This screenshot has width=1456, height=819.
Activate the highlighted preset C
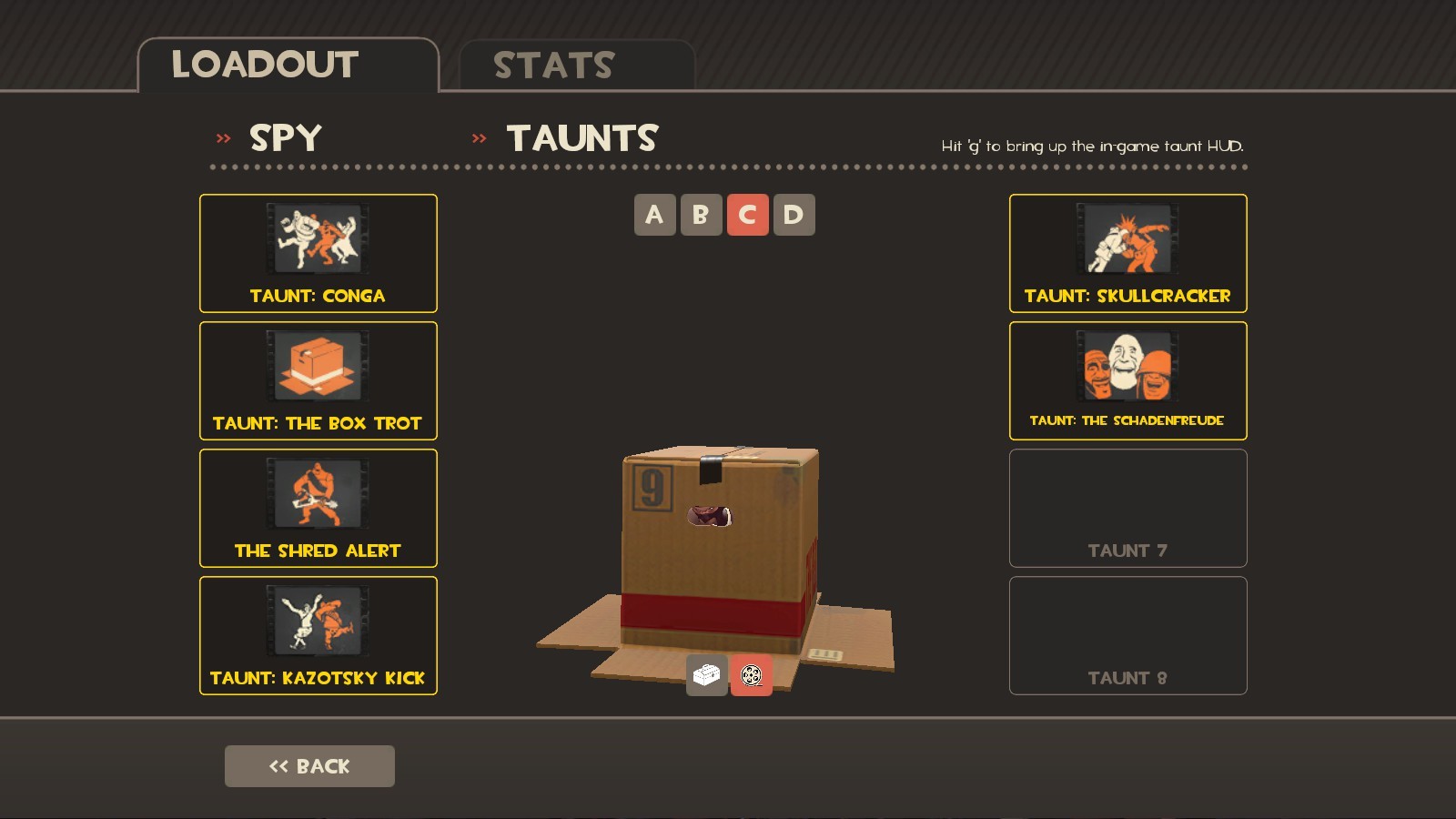click(748, 215)
